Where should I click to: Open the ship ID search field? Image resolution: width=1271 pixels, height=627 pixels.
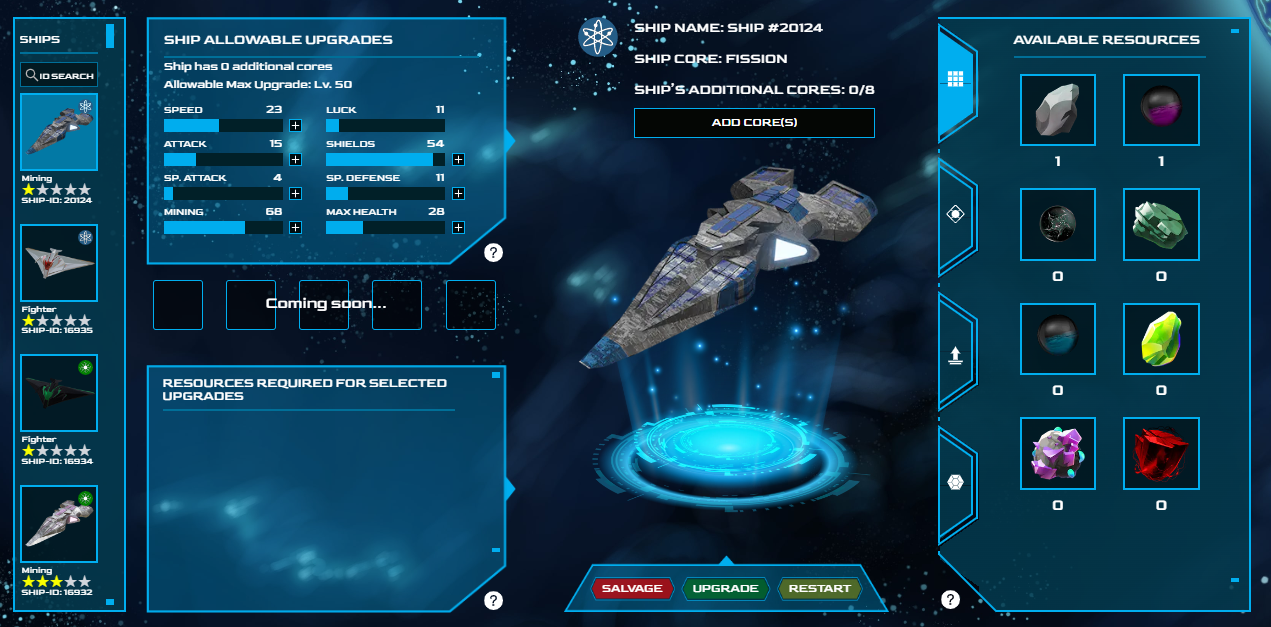pos(59,75)
